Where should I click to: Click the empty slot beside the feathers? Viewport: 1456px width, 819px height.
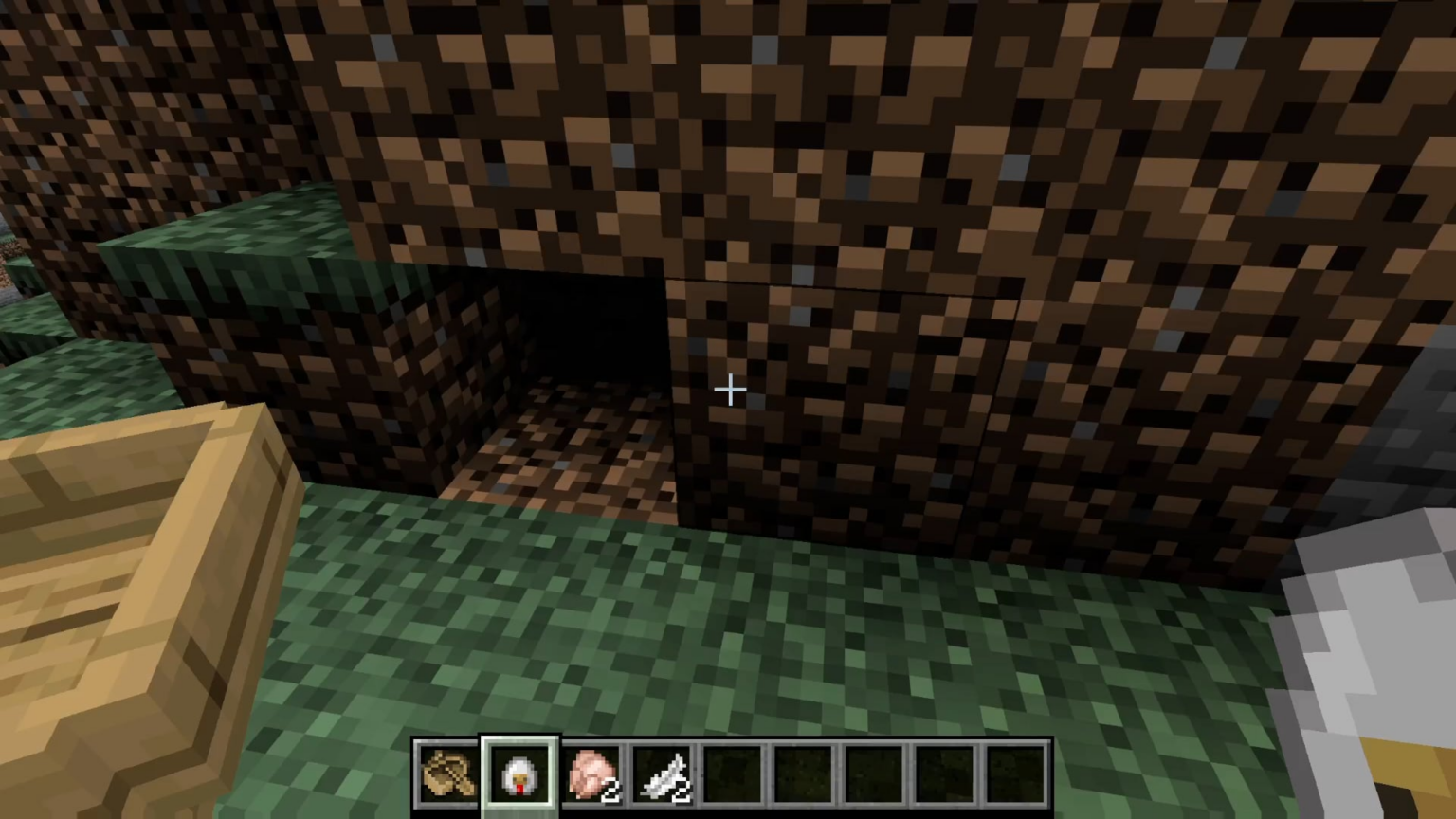733,773
